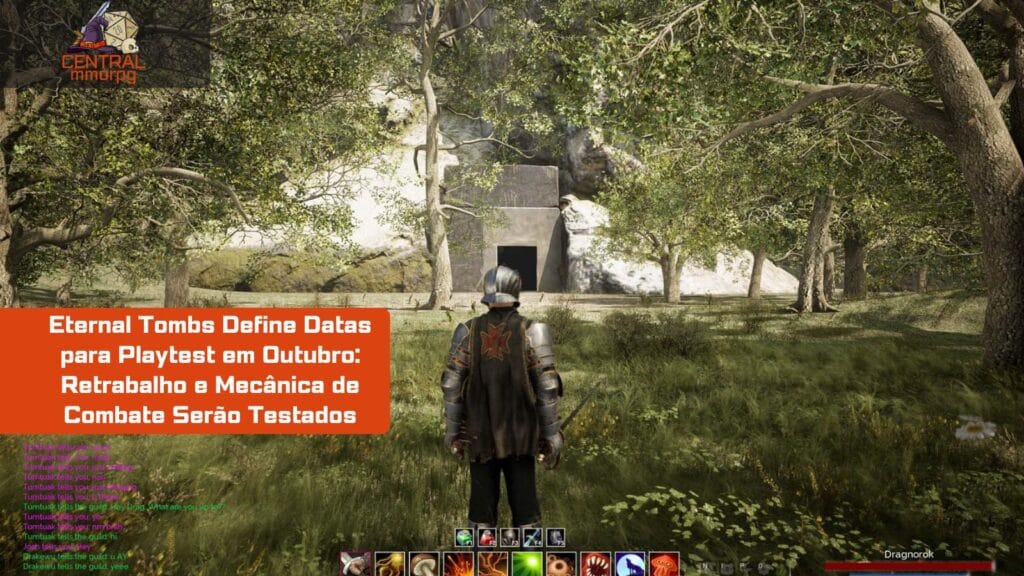Cast the red jellyfish ability
Screen dimensions: 1024x576
pyautogui.click(x=664, y=565)
